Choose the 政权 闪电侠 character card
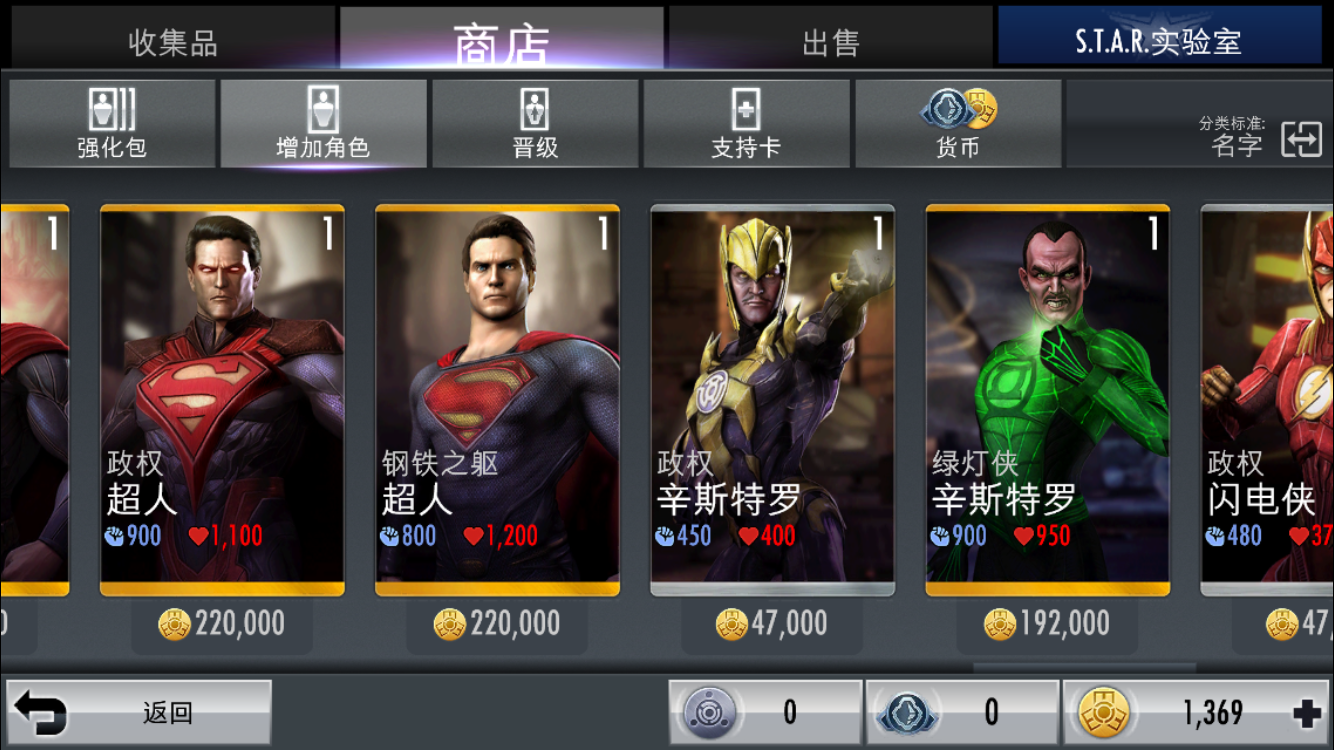 (1268, 400)
